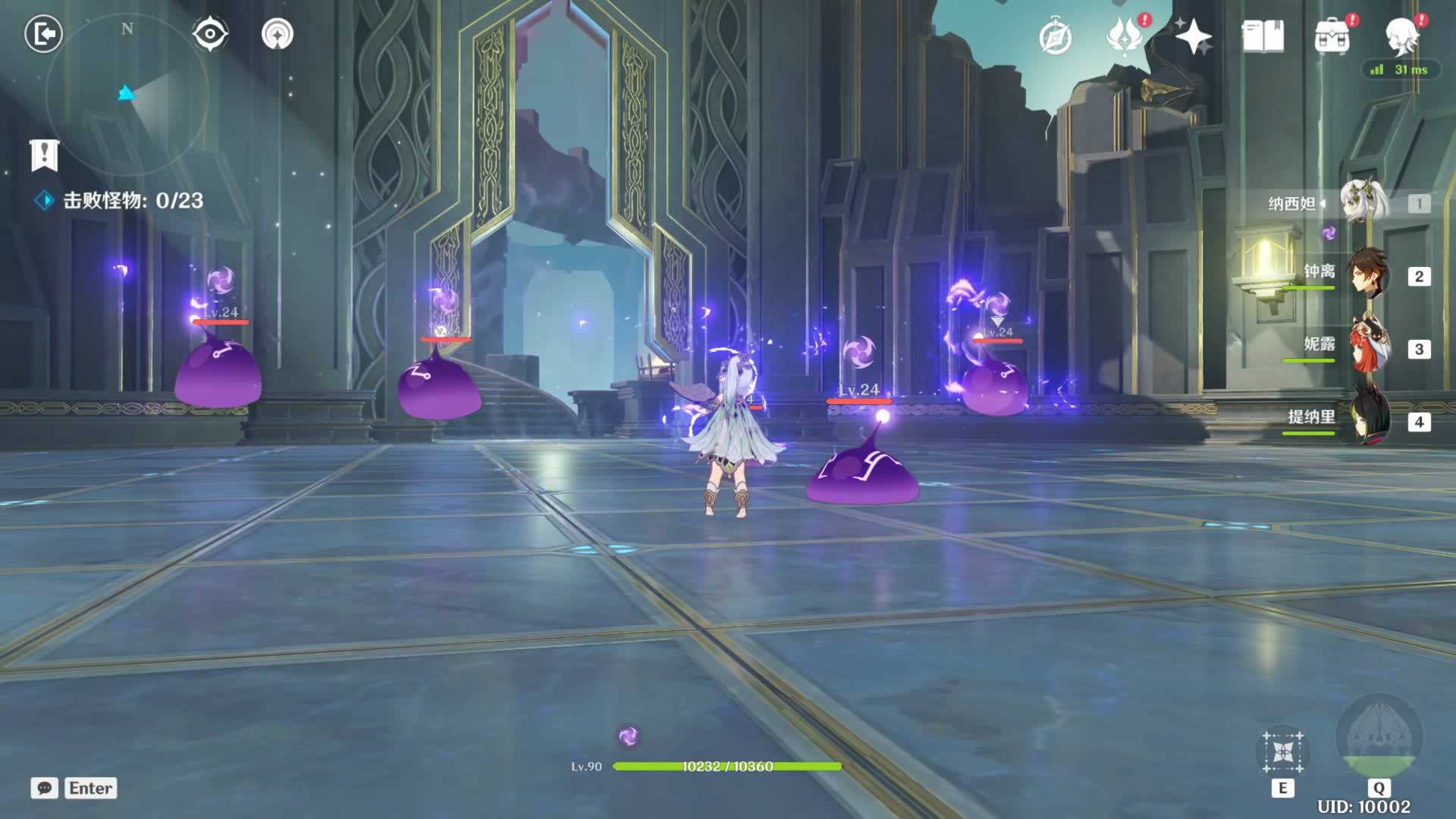This screenshot has width=1456, height=819.
Task: Open the winged events icon
Action: (1125, 36)
